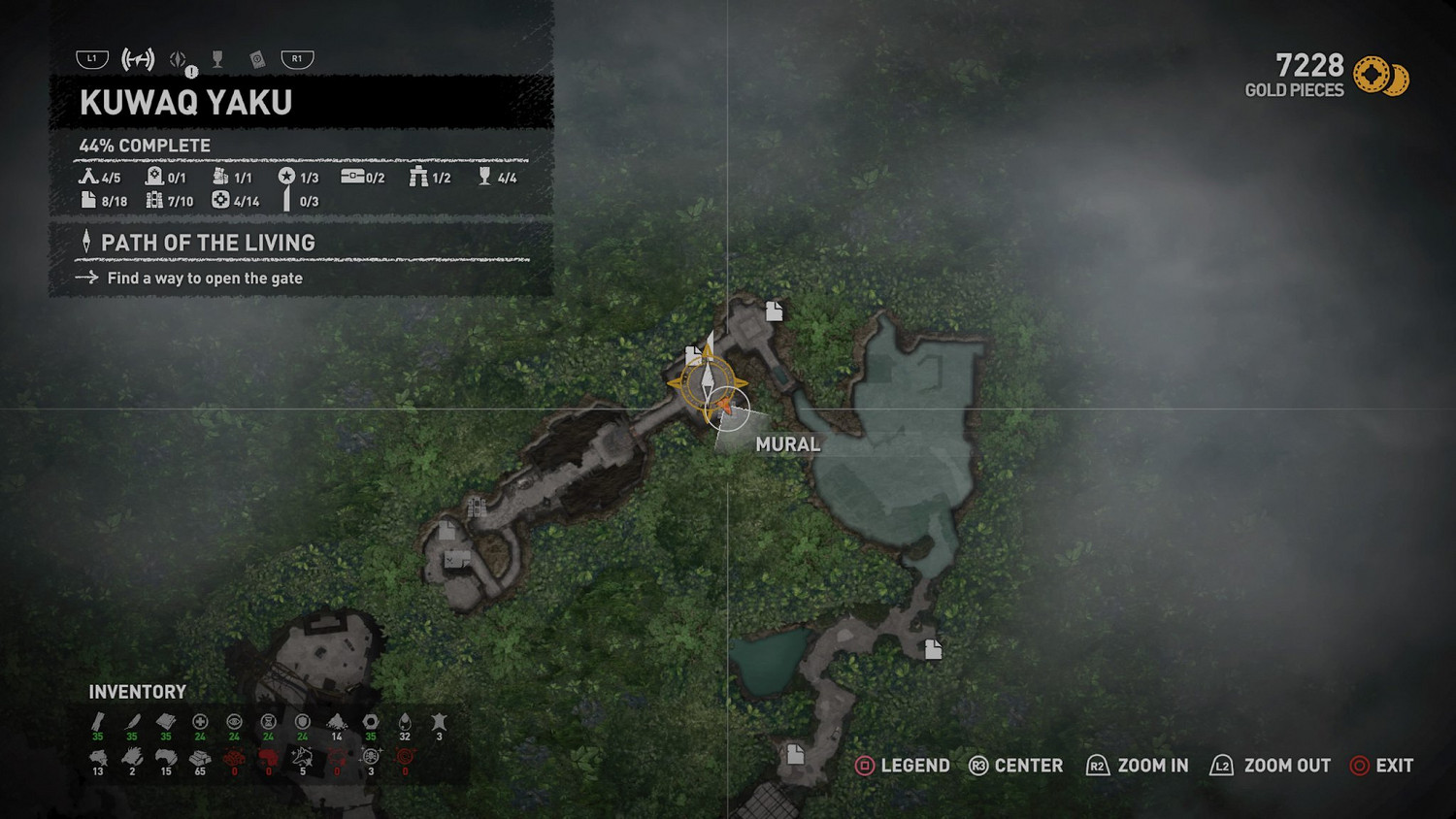This screenshot has height=819, width=1456.
Task: Exit the map screen
Action: pos(1381,766)
